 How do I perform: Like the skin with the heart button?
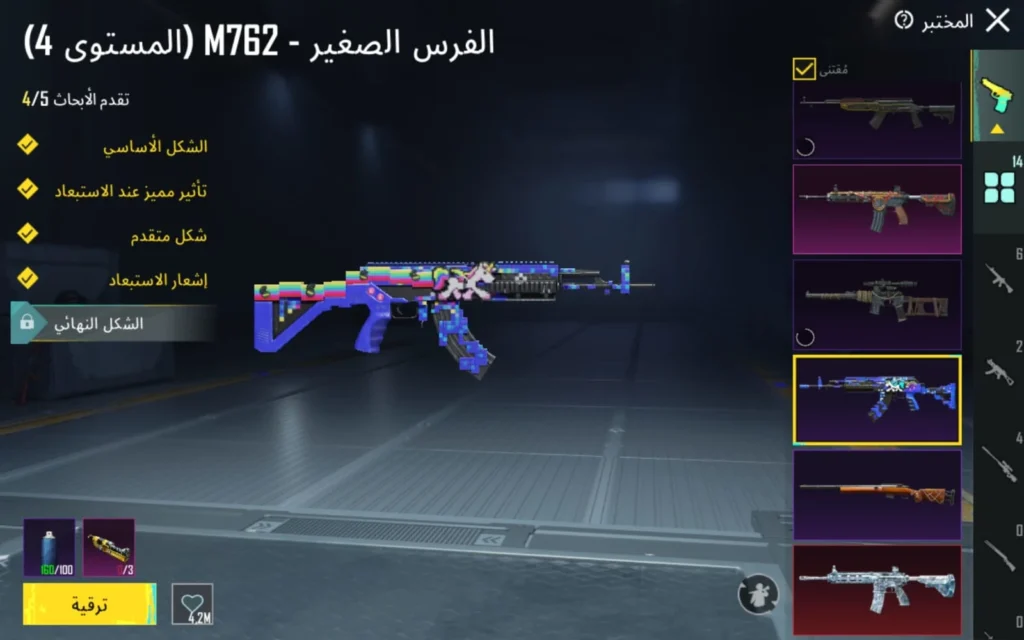[x=192, y=604]
